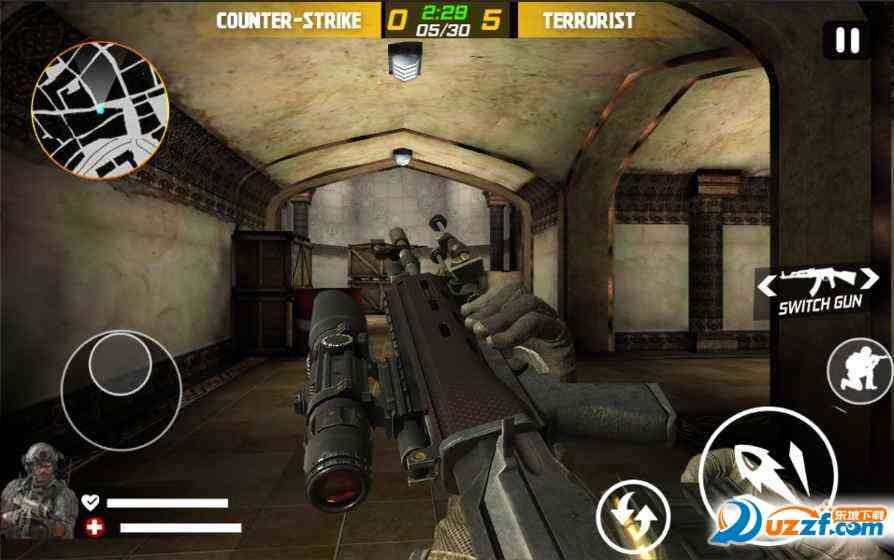Pause the game with the pause button
Viewport: 894px width, 560px height.
pos(847,41)
